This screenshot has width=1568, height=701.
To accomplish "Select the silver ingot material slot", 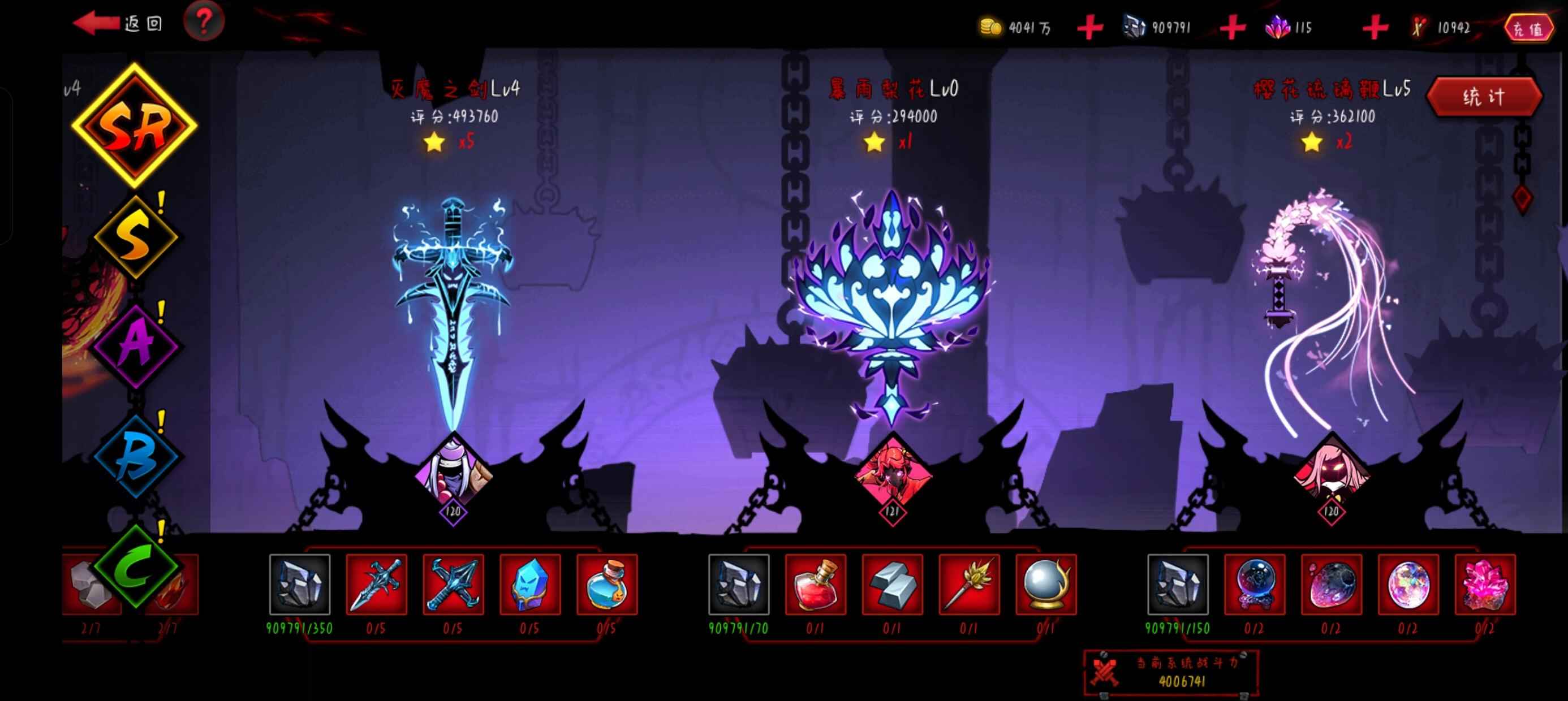I will coord(891,584).
